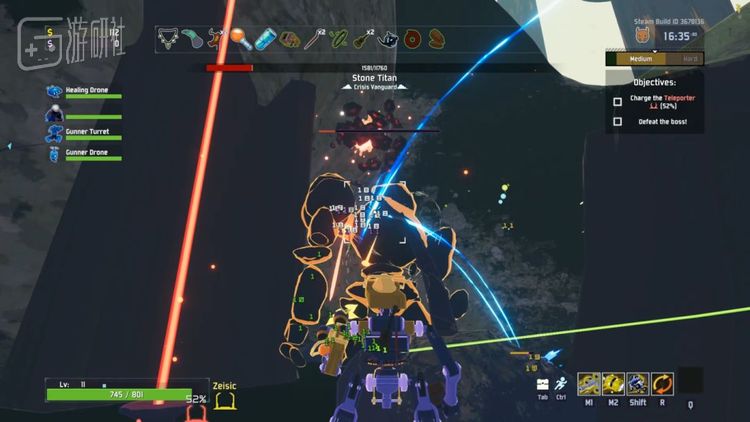Click the dark horned mask item icon
The image size is (750, 422).
click(x=387, y=39)
